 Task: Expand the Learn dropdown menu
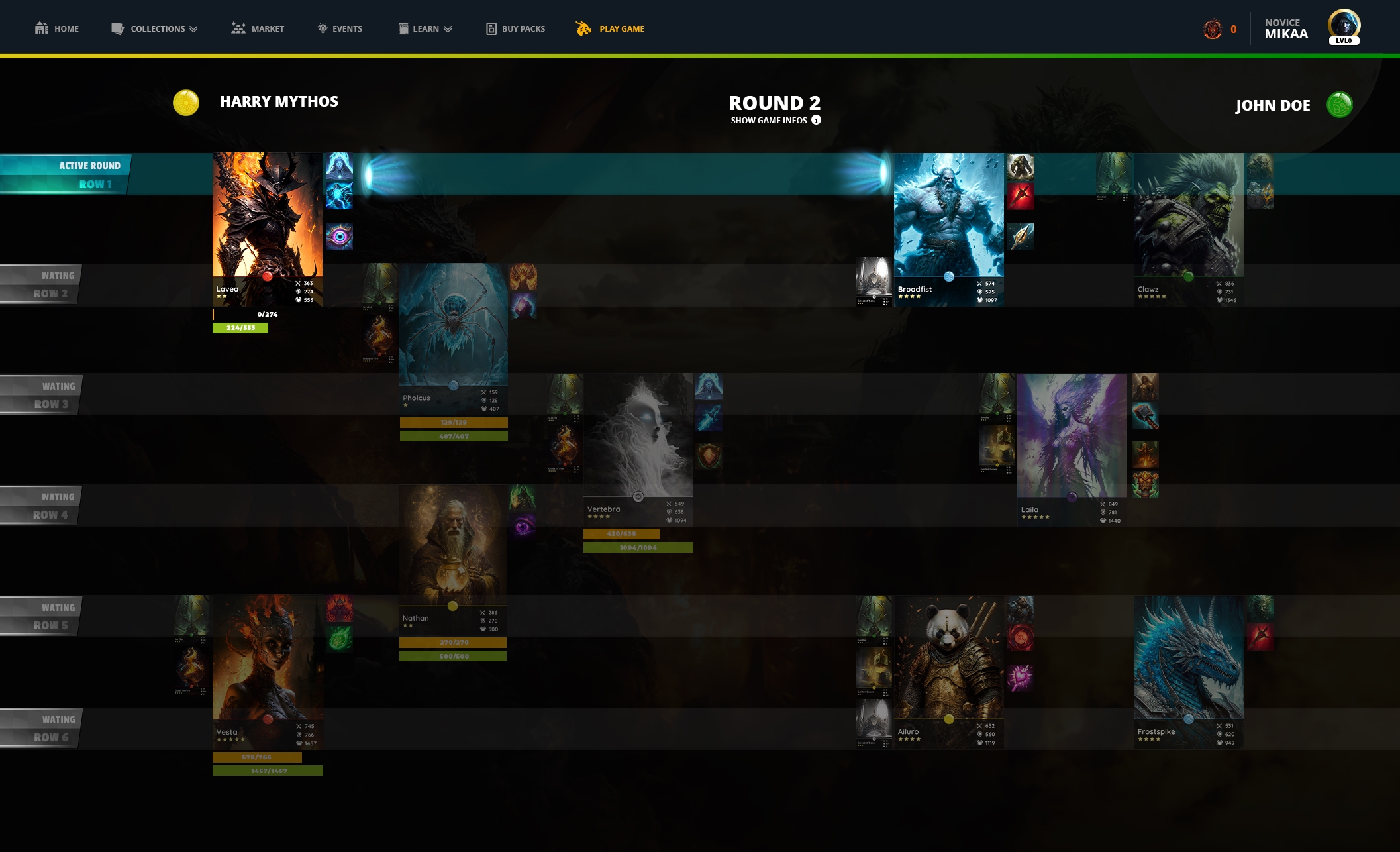(425, 28)
